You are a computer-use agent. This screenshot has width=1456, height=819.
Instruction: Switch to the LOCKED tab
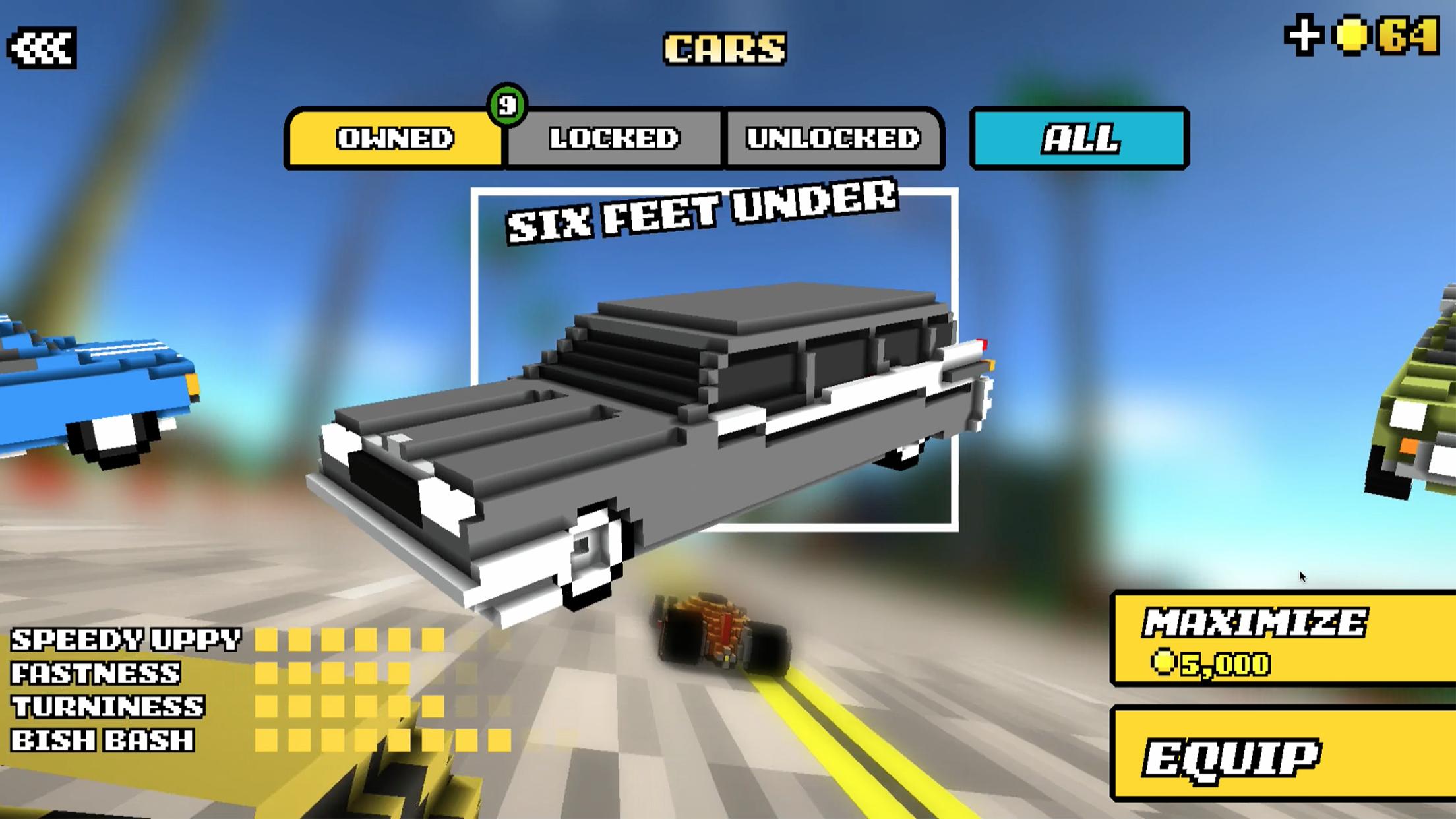coord(616,138)
